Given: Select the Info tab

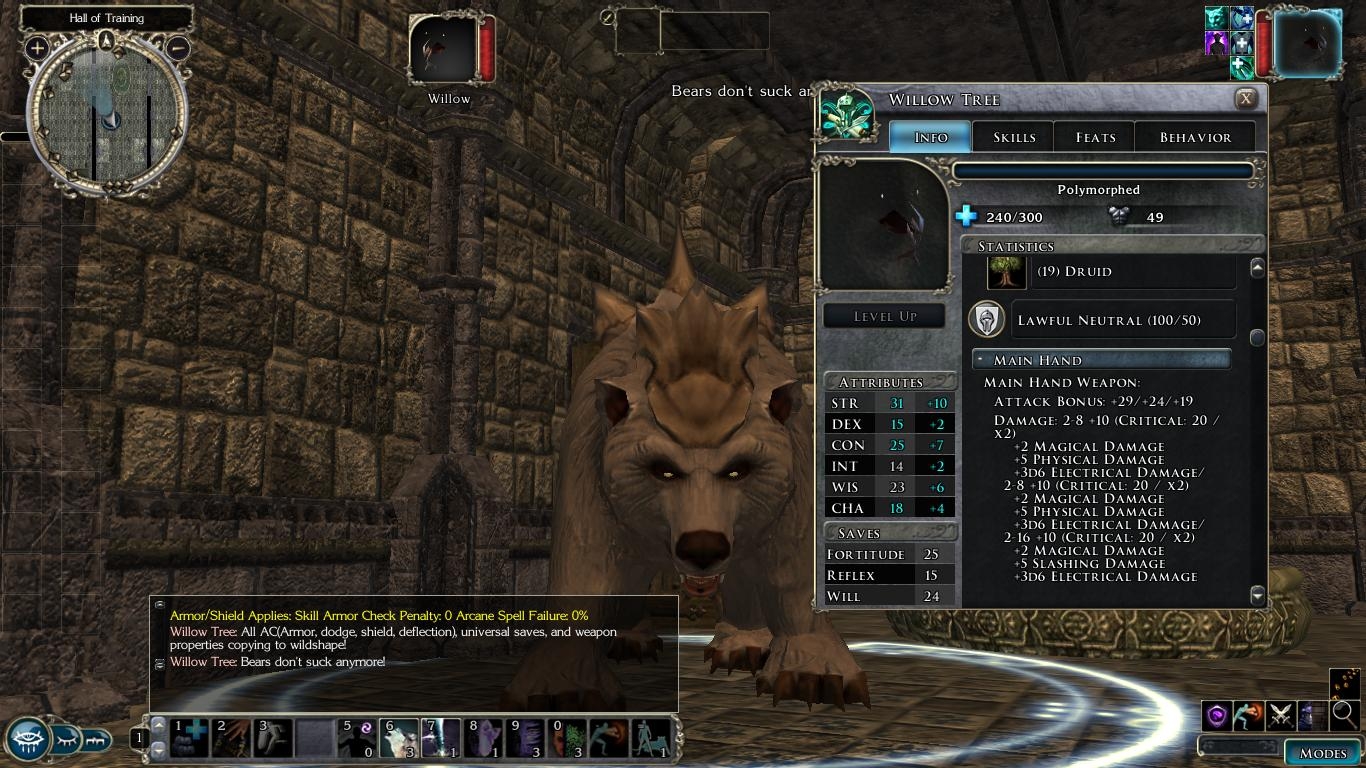Looking at the screenshot, I should coord(930,137).
